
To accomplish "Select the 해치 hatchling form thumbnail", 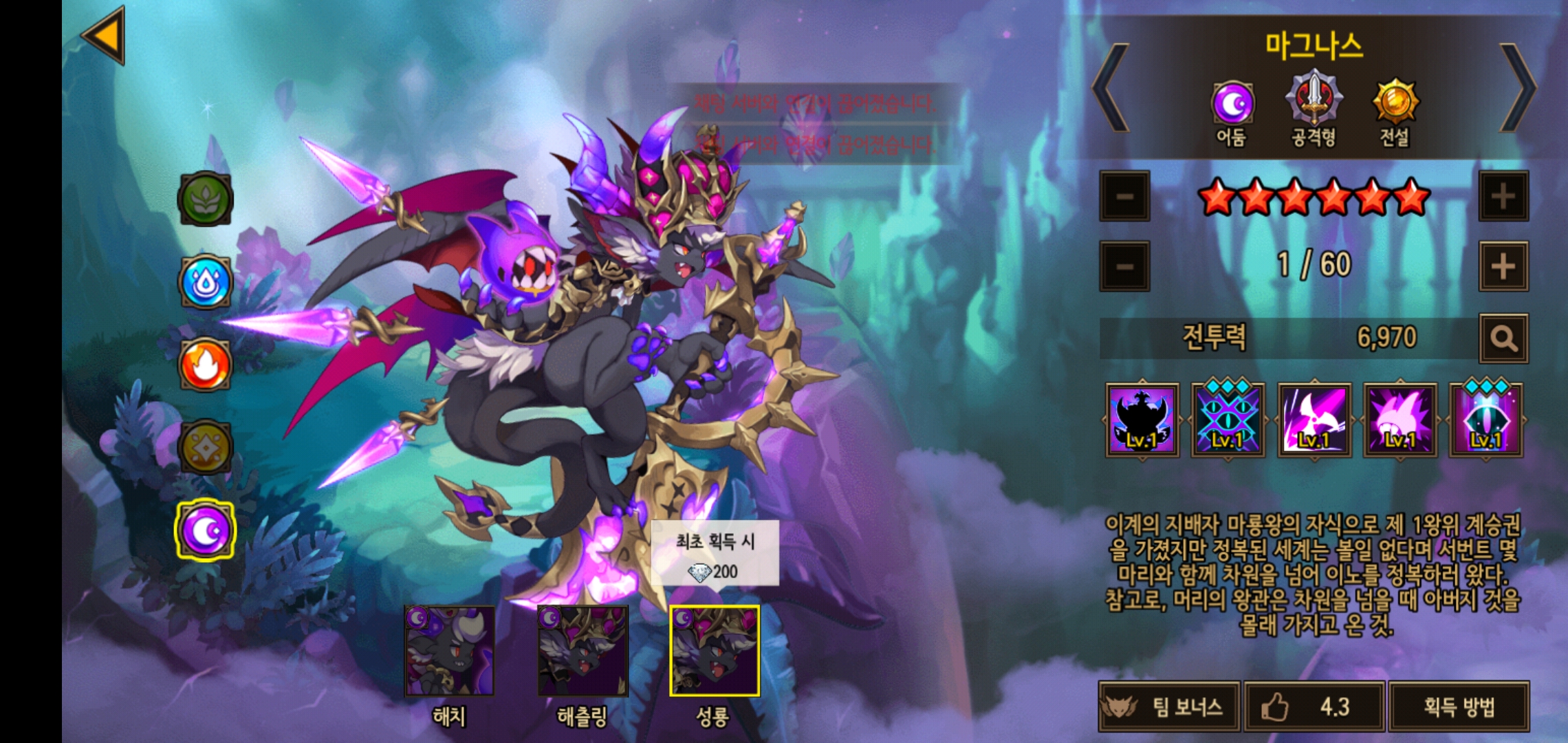I will (x=449, y=651).
